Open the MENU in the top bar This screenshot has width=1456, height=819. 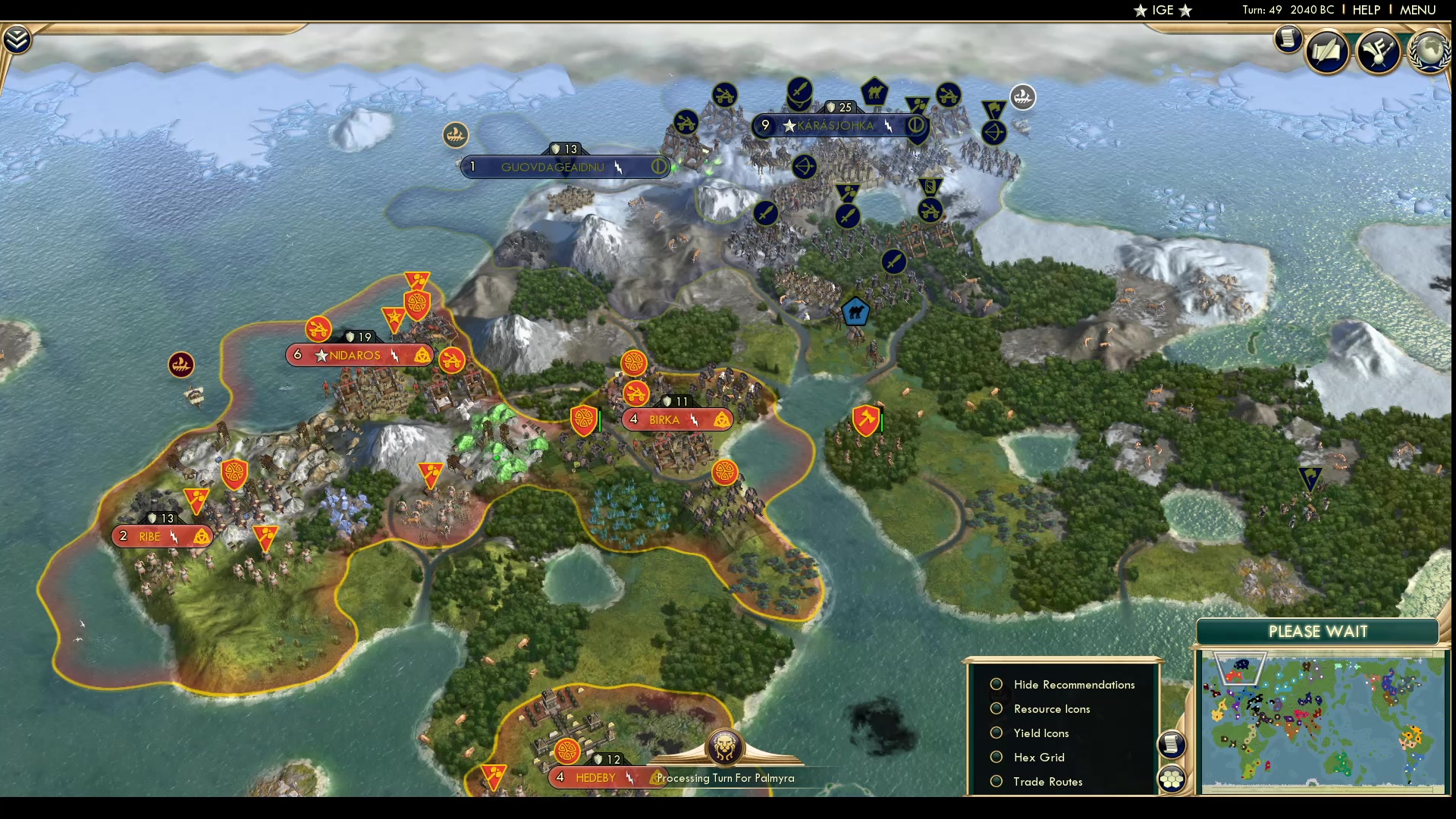coord(1417,10)
